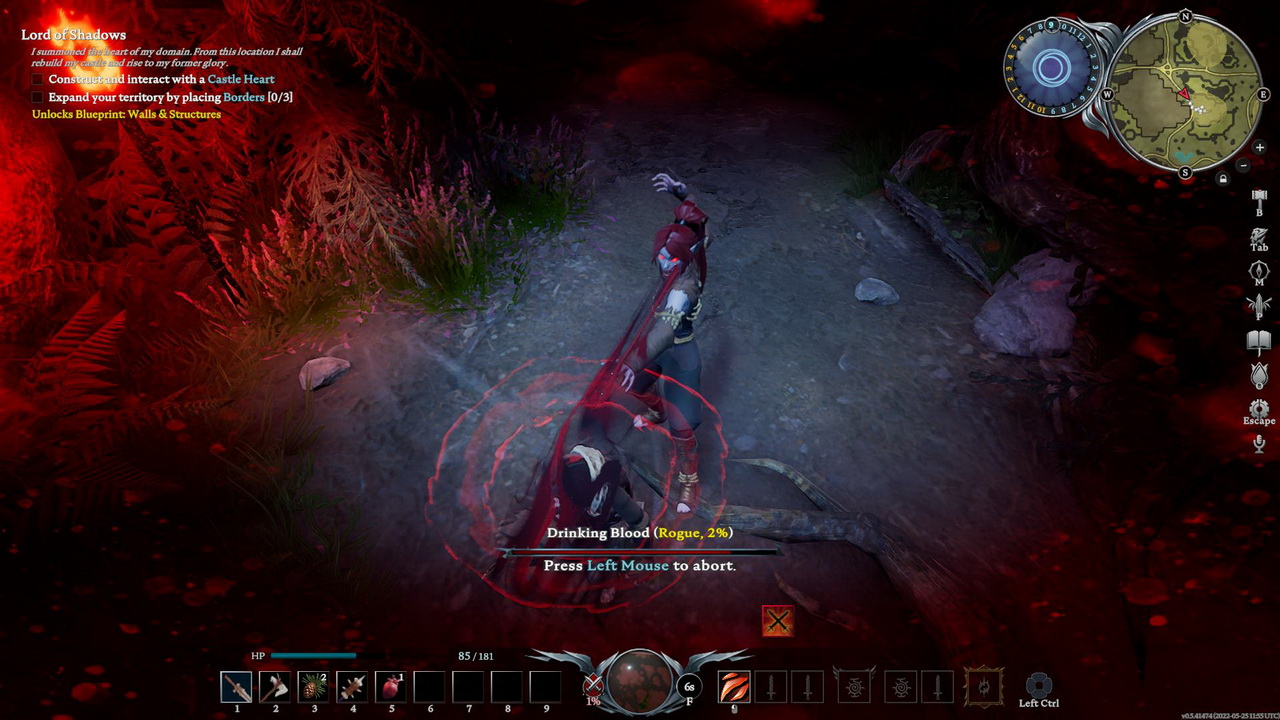This screenshot has width=1280, height=720.
Task: Toggle the minimap lock
Action: point(1223,178)
